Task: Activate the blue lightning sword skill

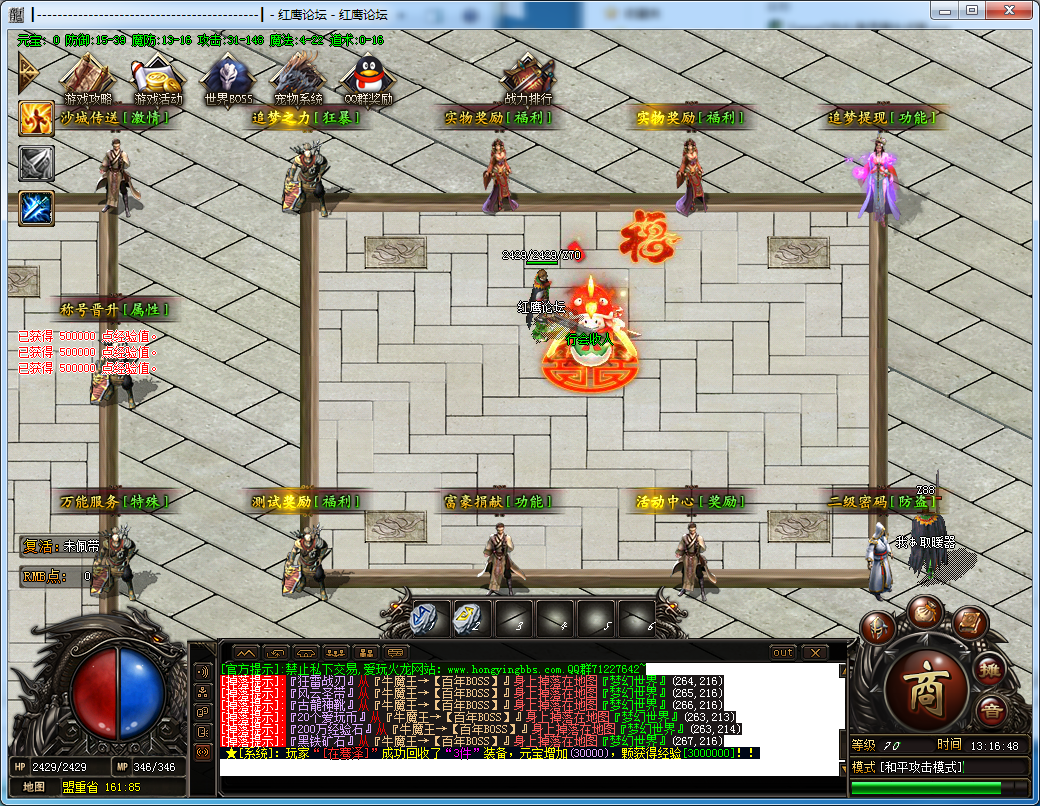Action: [37, 208]
